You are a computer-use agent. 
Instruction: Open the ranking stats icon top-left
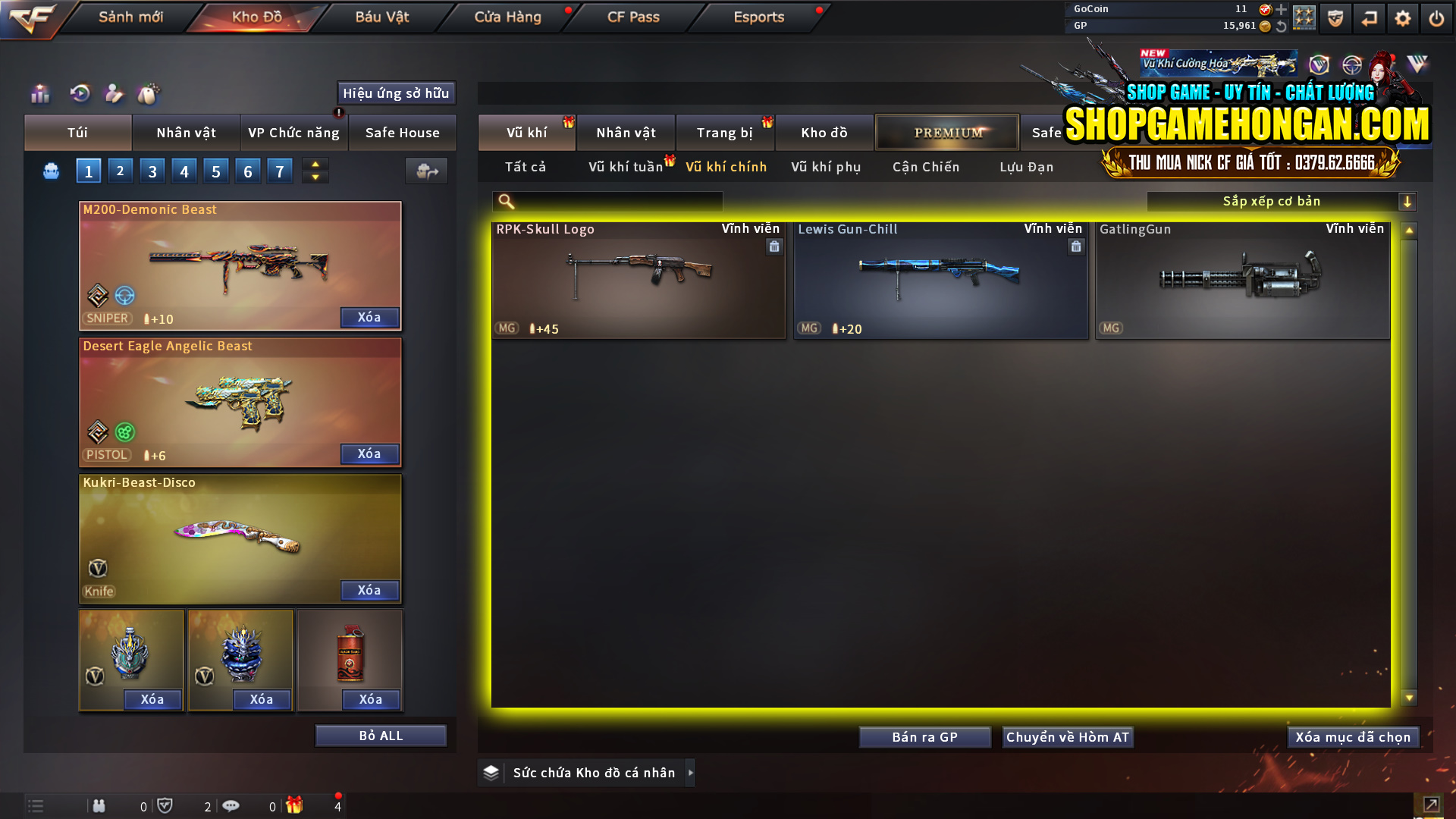click(x=39, y=93)
